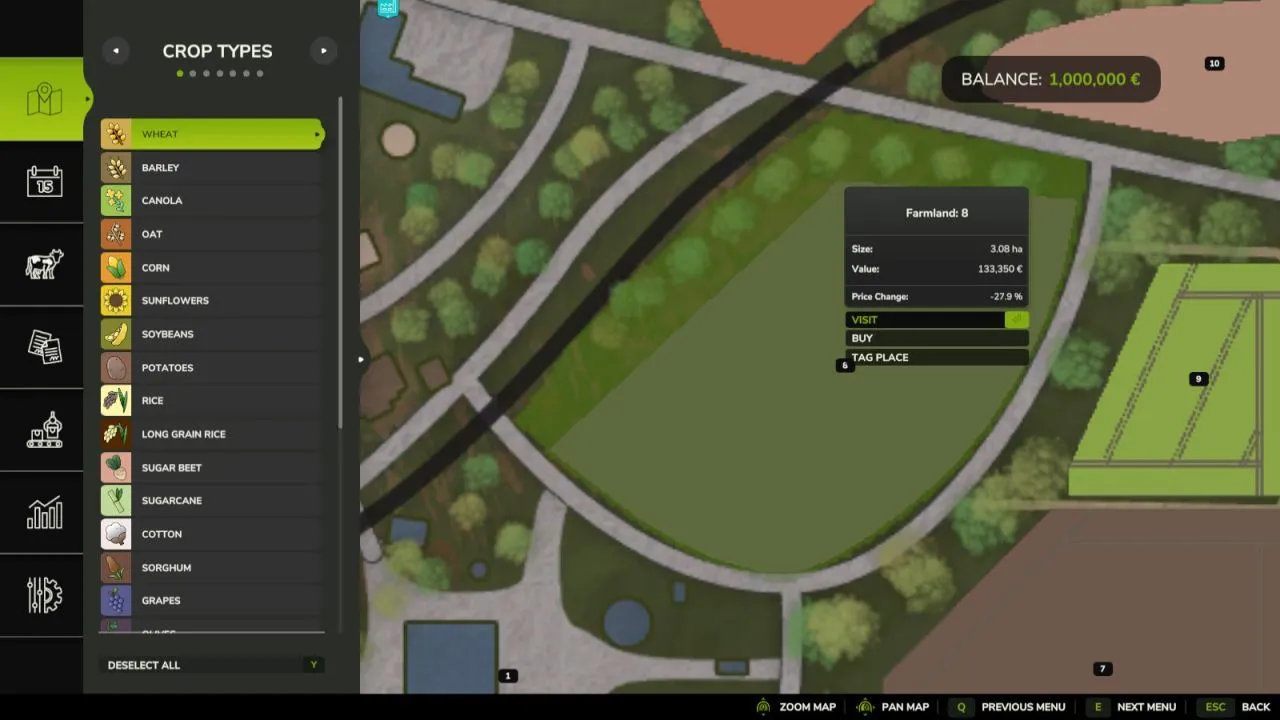This screenshot has width=1280, height=720.
Task: Click the Zoom Map icon in bottom bar
Action: coord(764,706)
